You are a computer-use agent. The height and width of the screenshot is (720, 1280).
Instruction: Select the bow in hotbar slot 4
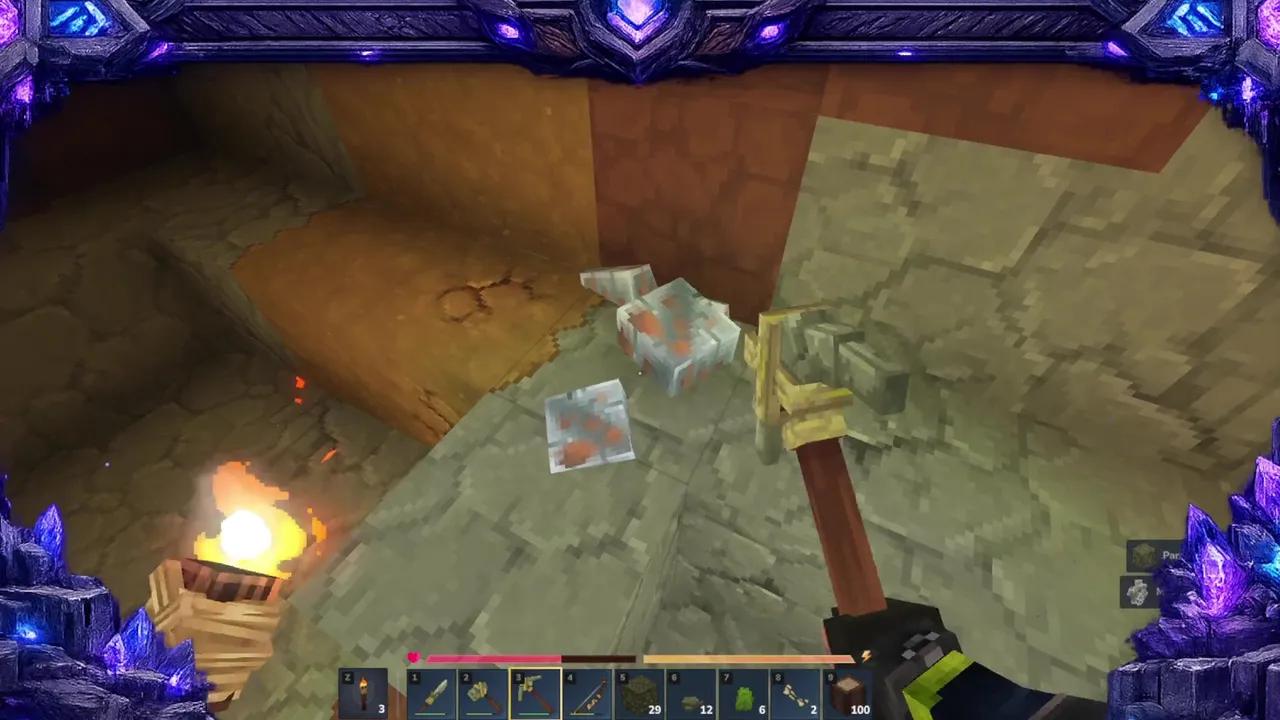[x=590, y=691]
